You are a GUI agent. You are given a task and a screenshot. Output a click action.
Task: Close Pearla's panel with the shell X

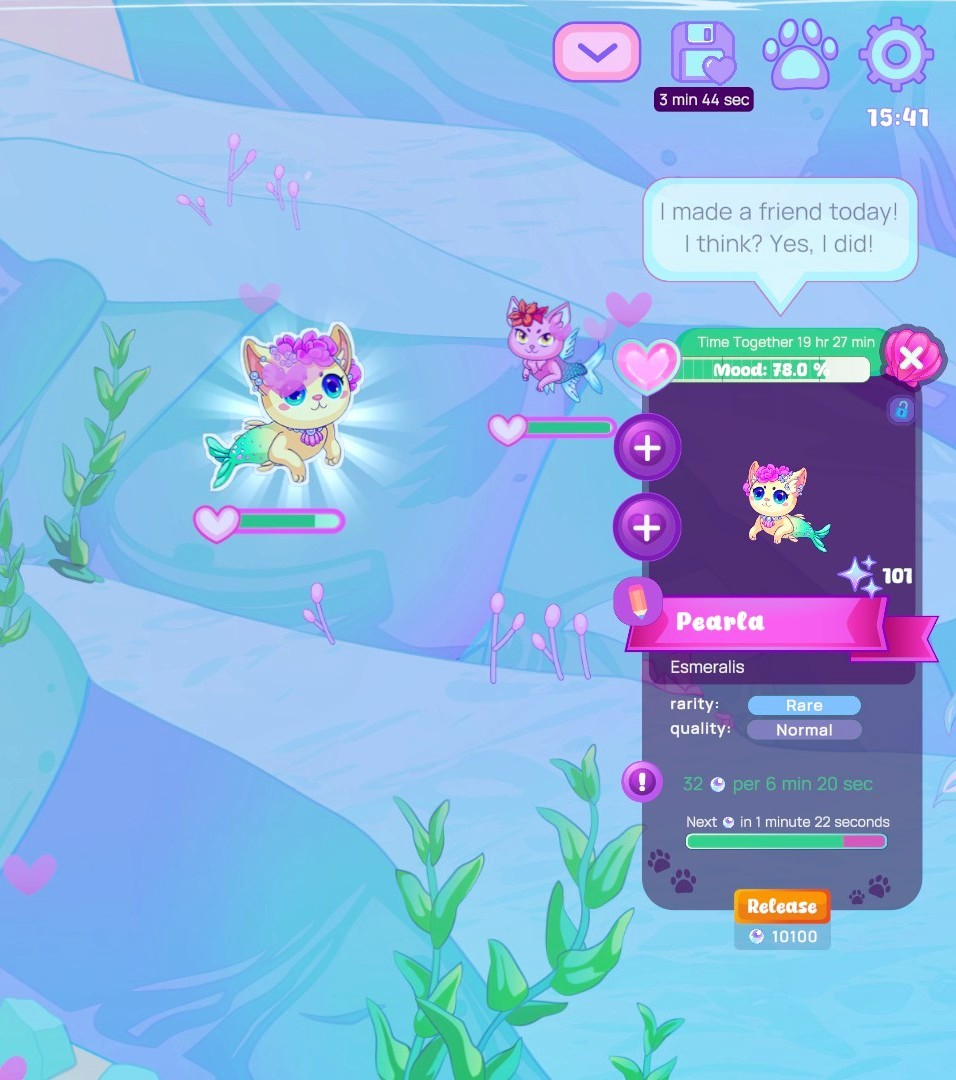coord(910,357)
